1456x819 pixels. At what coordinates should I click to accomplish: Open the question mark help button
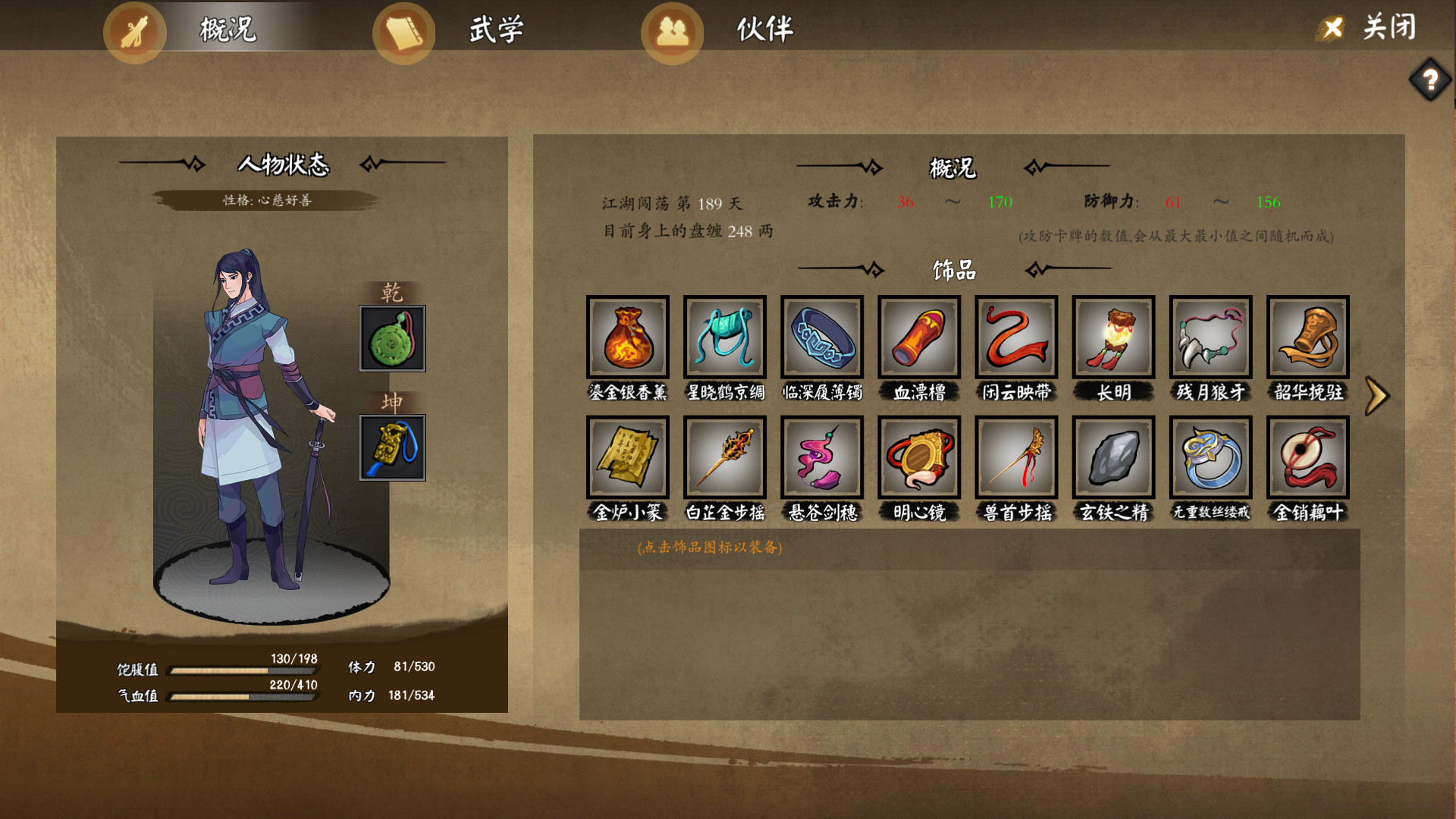1430,80
